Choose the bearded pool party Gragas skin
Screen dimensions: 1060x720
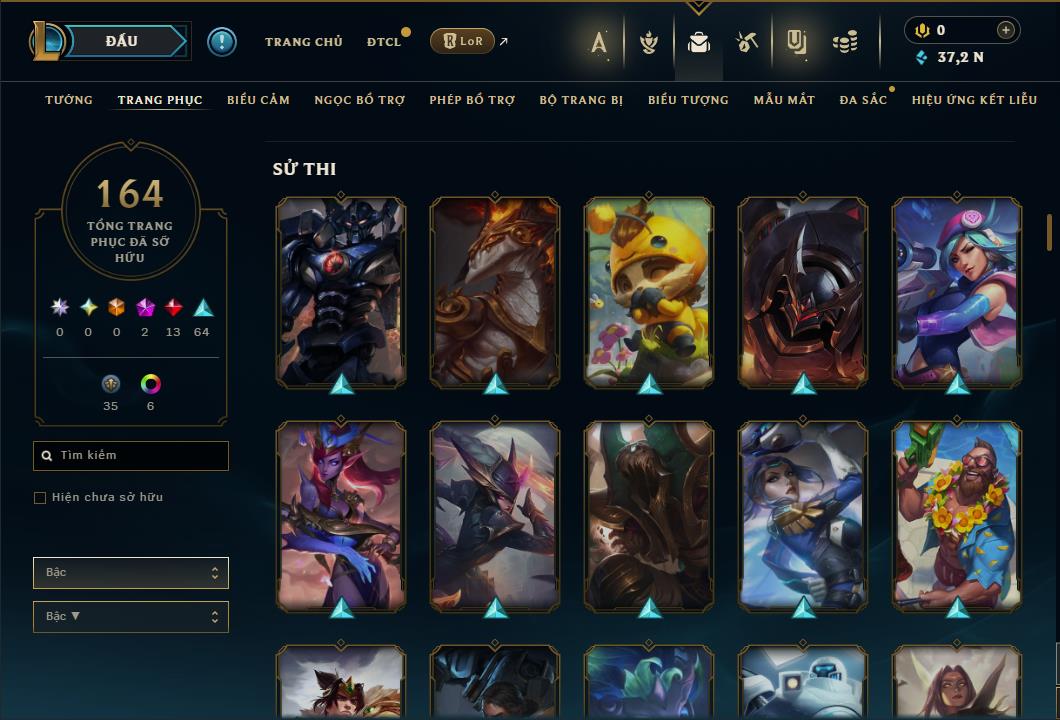click(957, 514)
